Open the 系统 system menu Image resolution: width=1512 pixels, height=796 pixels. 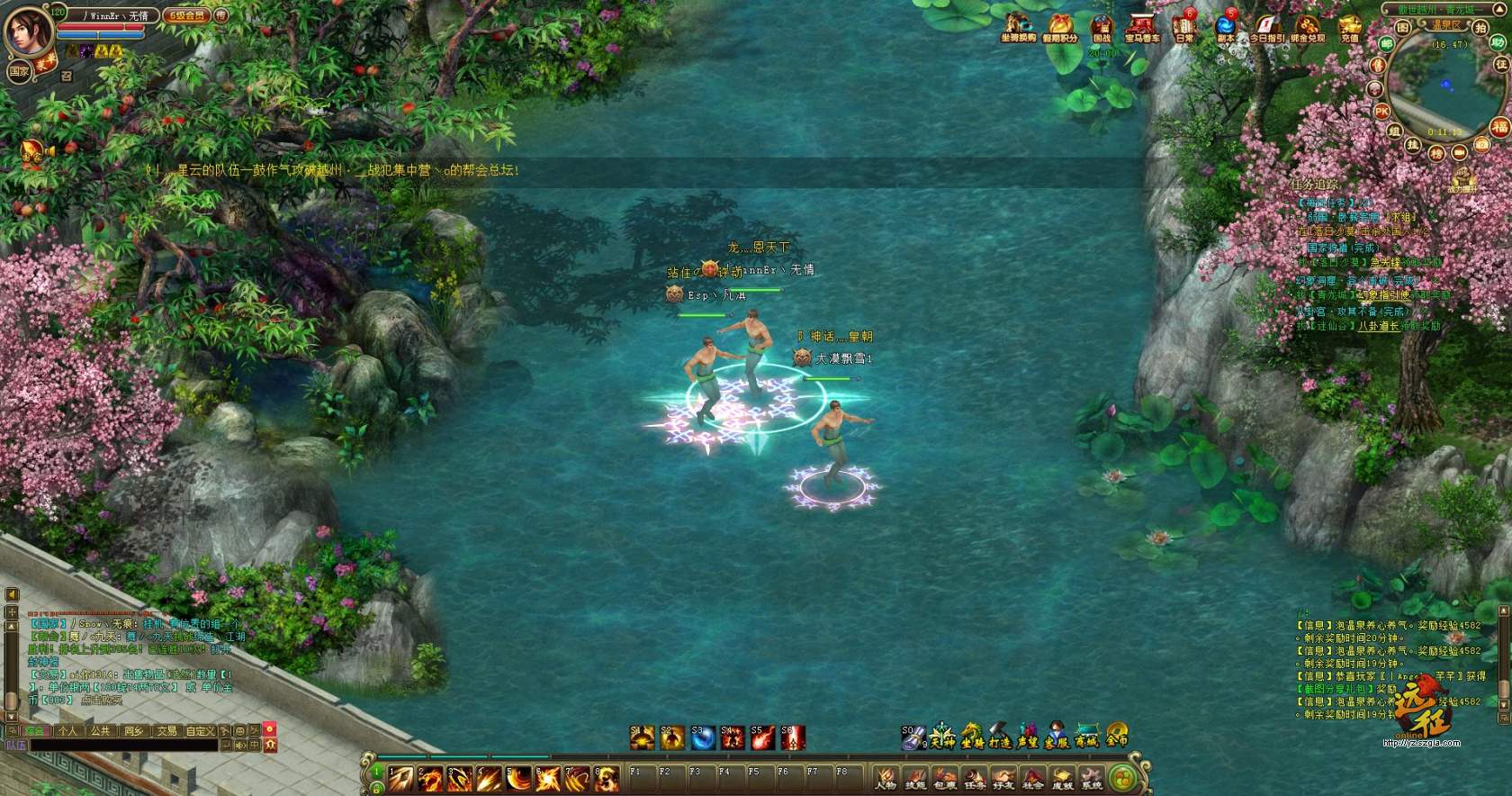pos(1092,778)
